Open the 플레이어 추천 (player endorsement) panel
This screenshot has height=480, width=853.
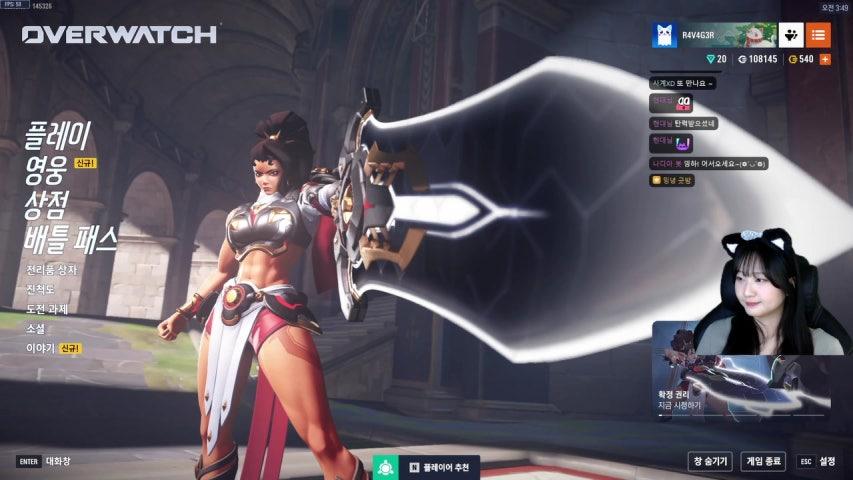pyautogui.click(x=429, y=467)
